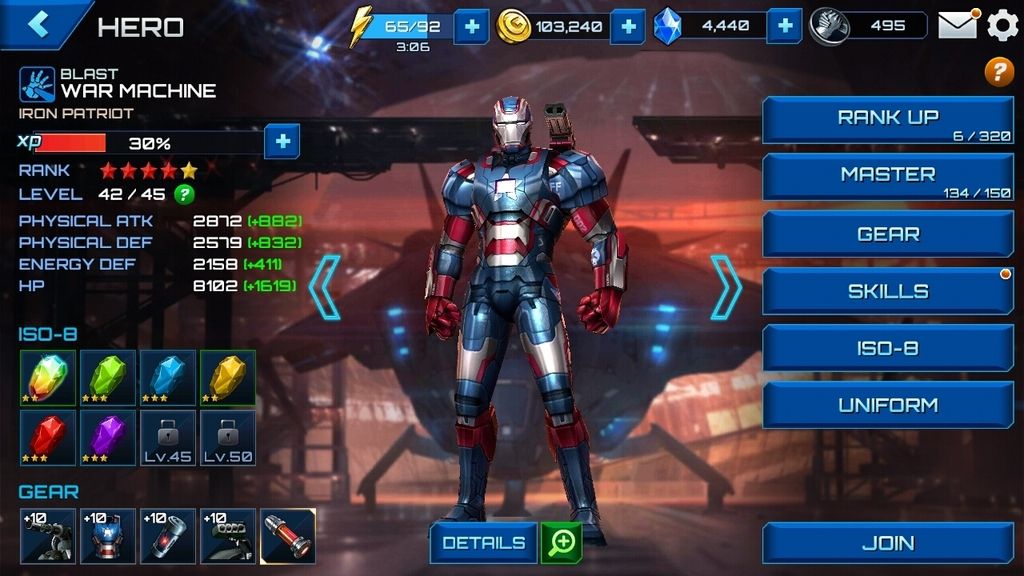Add XP with the plus button

click(282, 142)
